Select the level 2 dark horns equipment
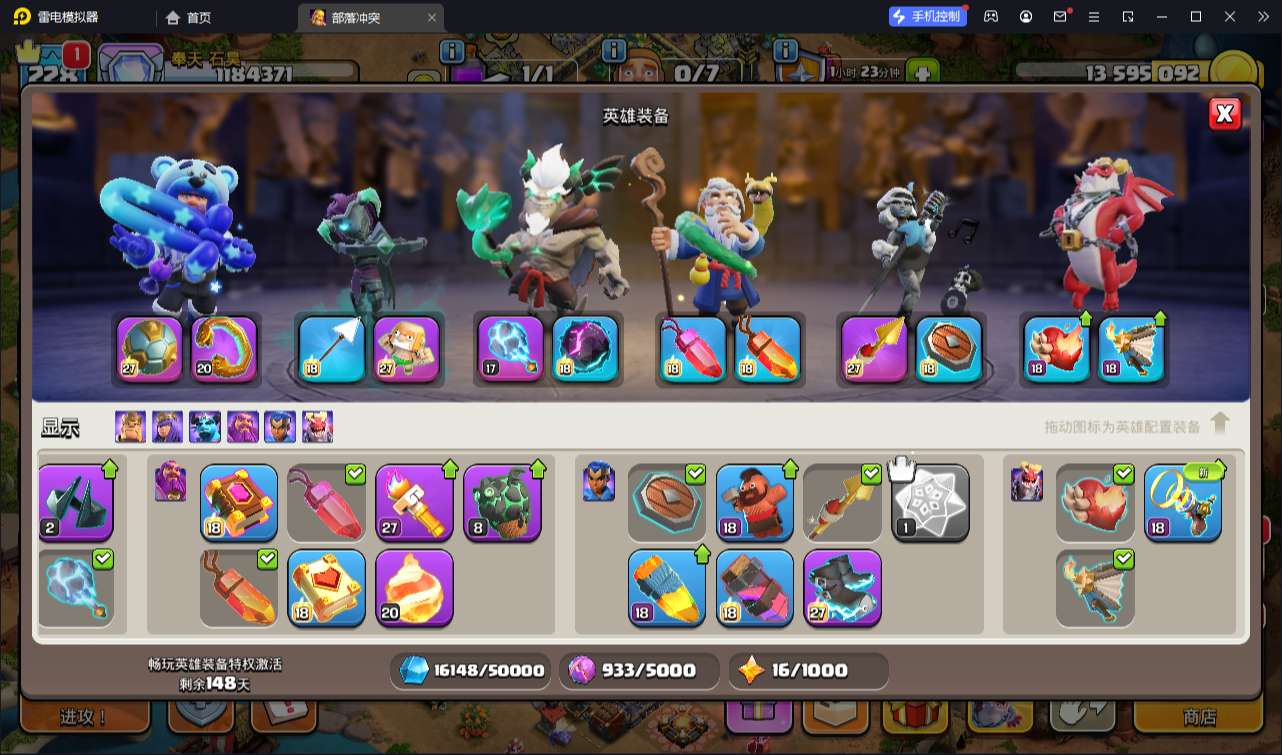1282x755 pixels. click(76, 502)
